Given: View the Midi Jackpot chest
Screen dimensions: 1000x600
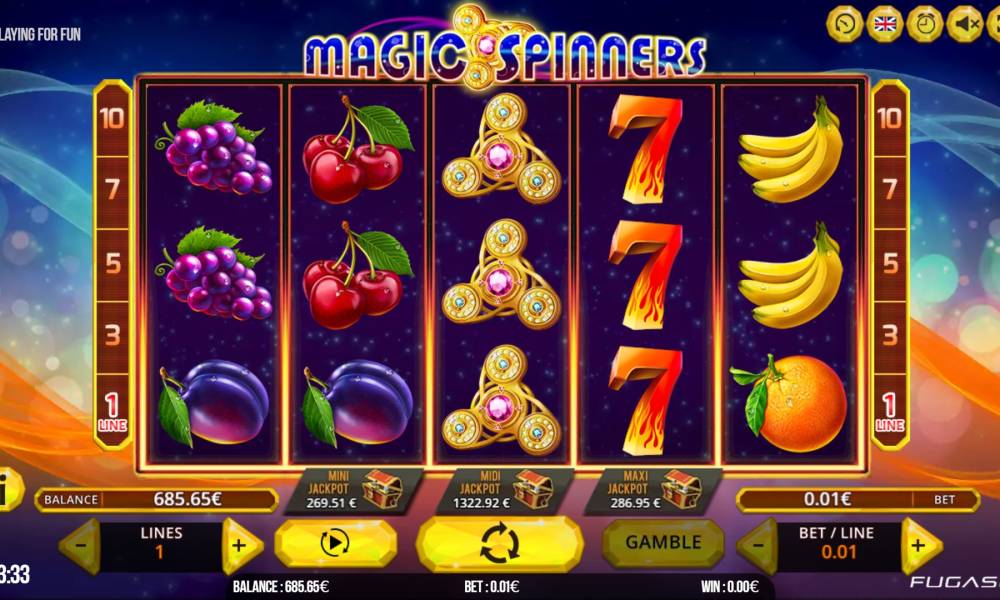Looking at the screenshot, I should pyautogui.click(x=532, y=487).
